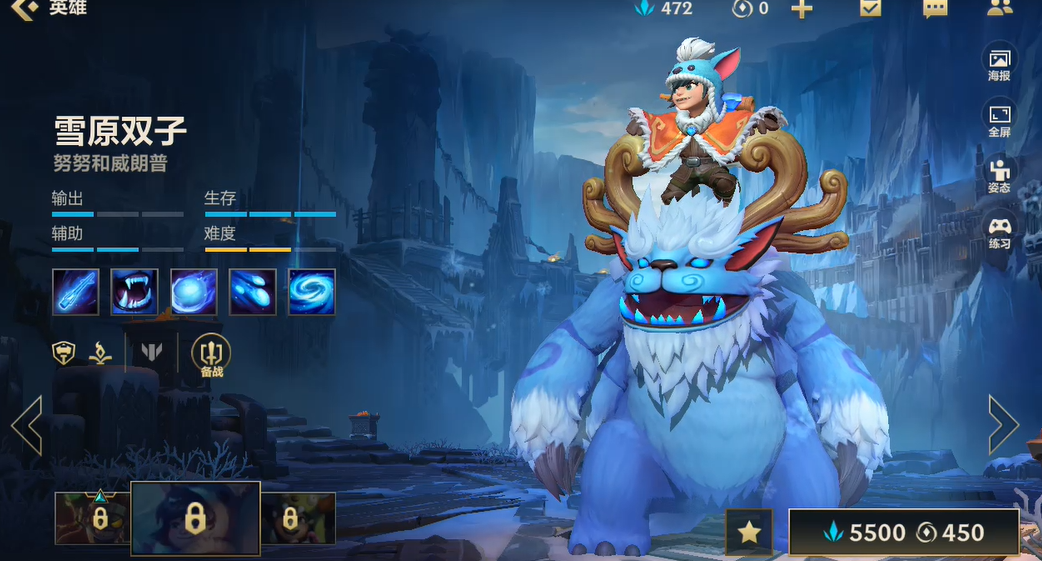
Task: Select the icy spear passive ability icon
Action: pyautogui.click(x=75, y=292)
